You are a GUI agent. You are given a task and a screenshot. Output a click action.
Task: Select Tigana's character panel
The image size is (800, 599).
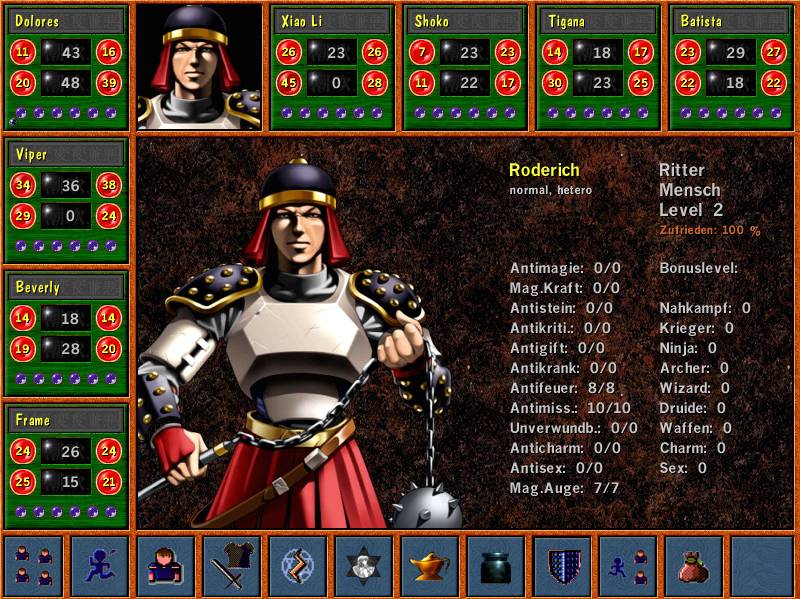click(x=598, y=67)
